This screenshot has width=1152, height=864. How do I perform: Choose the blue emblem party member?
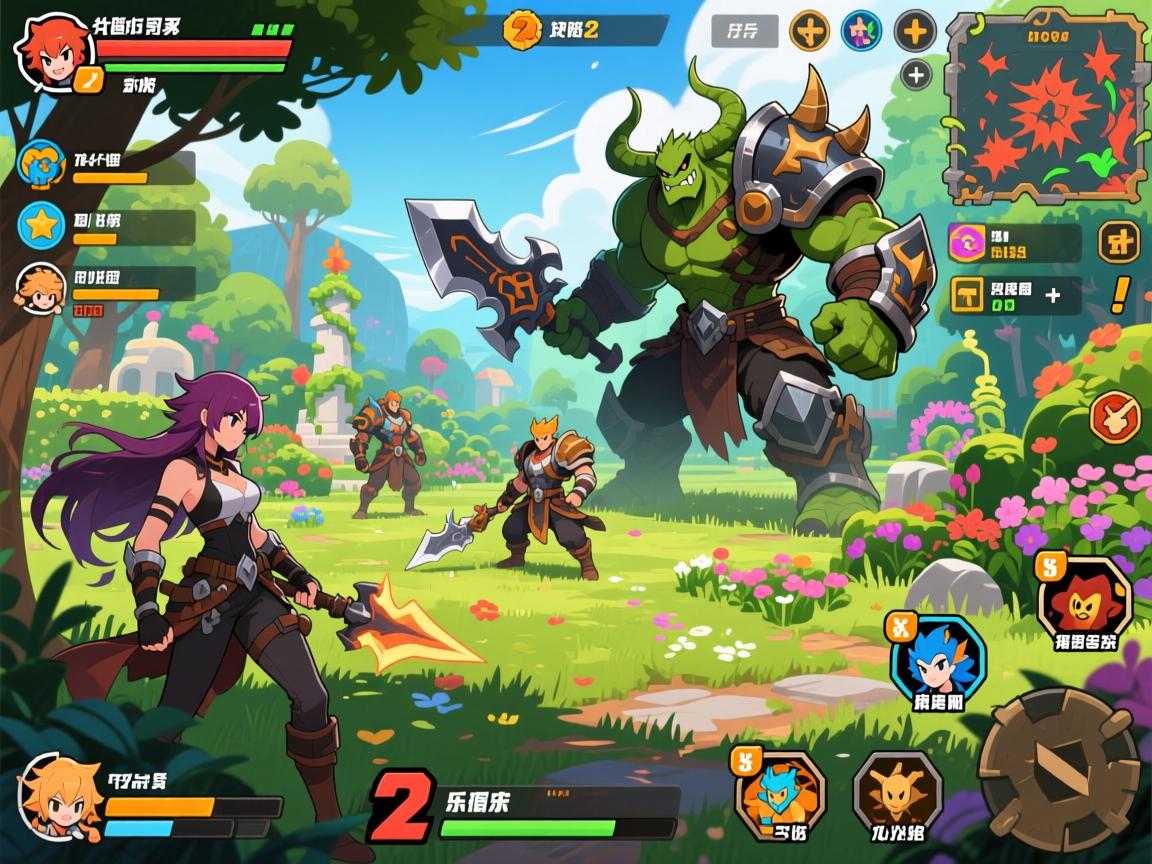pyautogui.click(x=42, y=166)
